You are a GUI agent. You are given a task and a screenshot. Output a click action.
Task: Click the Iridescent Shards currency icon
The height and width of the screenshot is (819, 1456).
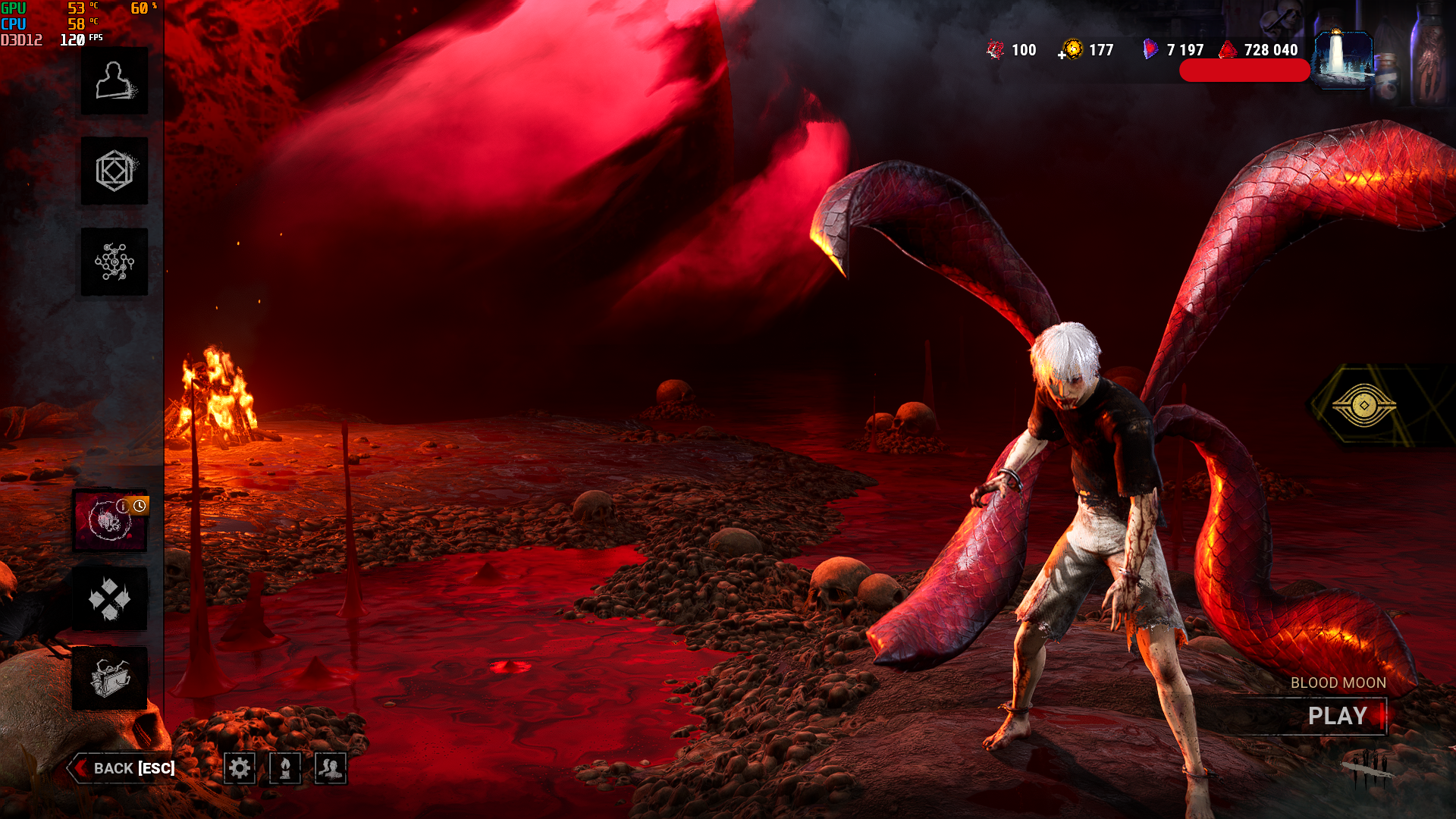click(x=1150, y=50)
